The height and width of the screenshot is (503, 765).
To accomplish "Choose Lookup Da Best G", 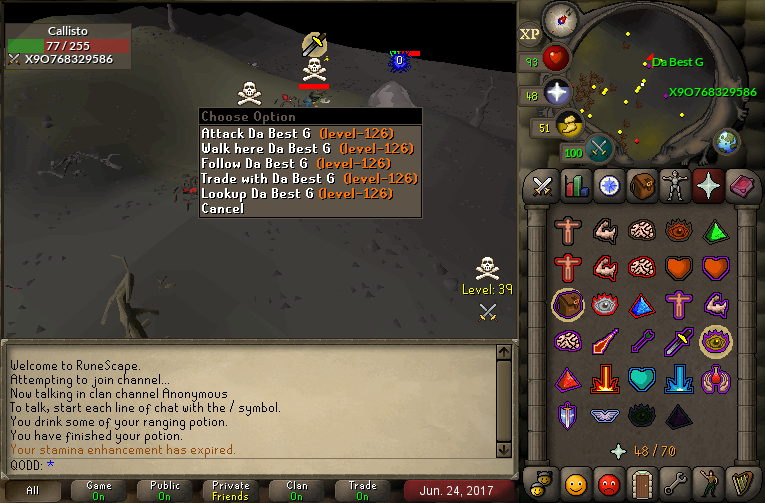I will pos(297,193).
